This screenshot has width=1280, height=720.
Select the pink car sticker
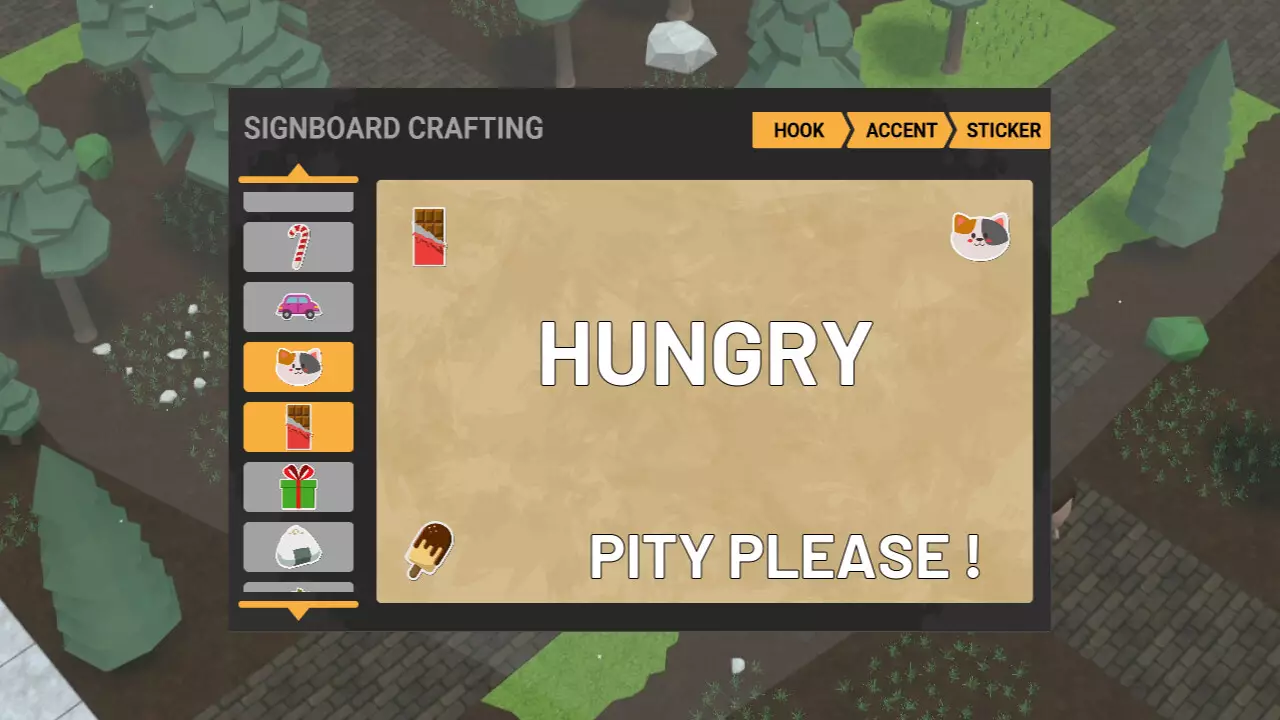(x=298, y=307)
